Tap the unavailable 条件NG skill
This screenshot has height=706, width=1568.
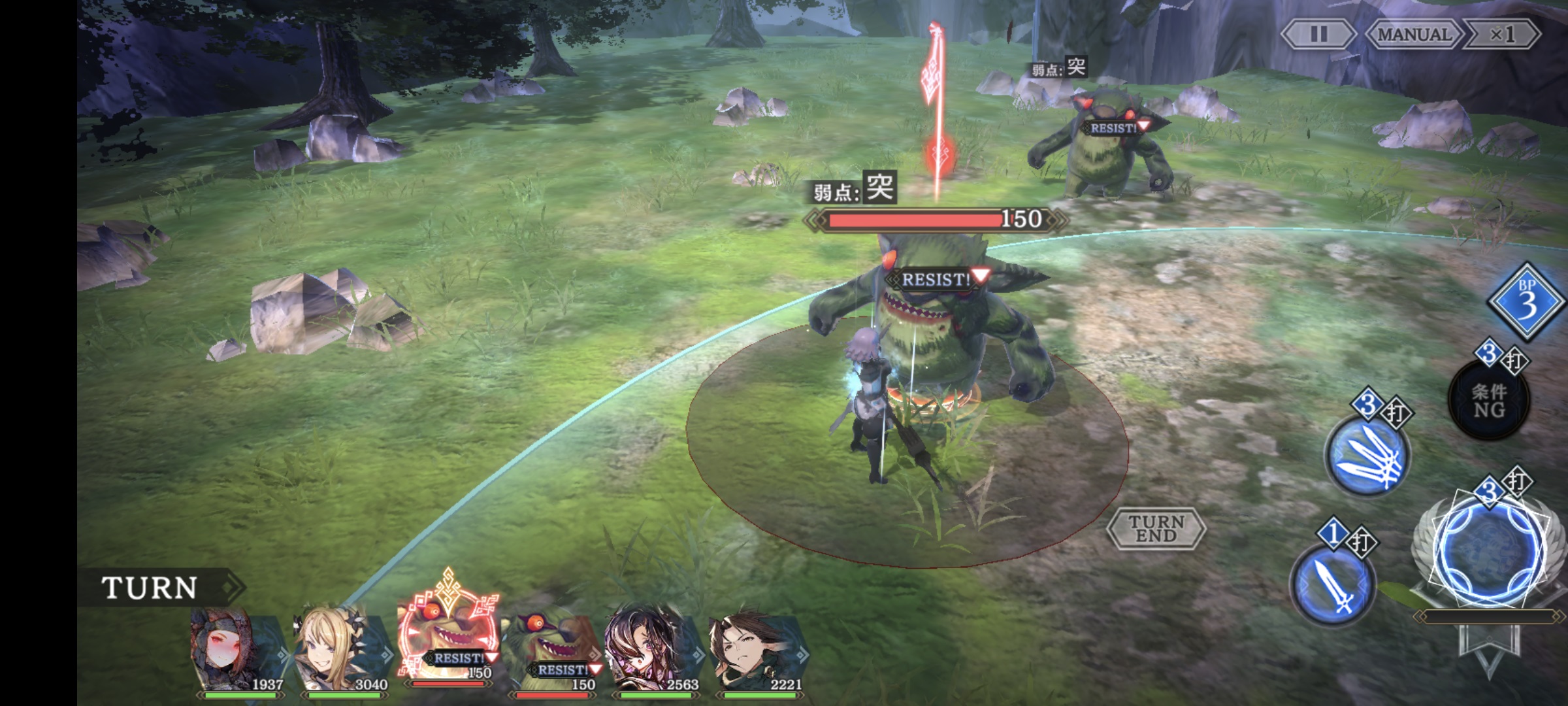(x=1489, y=400)
